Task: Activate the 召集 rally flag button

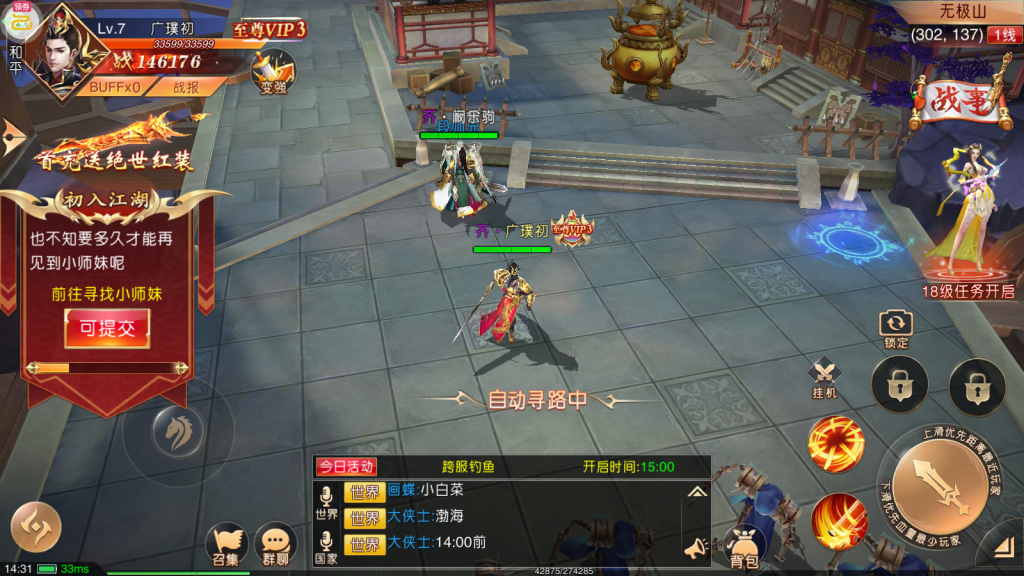Action: [225, 545]
